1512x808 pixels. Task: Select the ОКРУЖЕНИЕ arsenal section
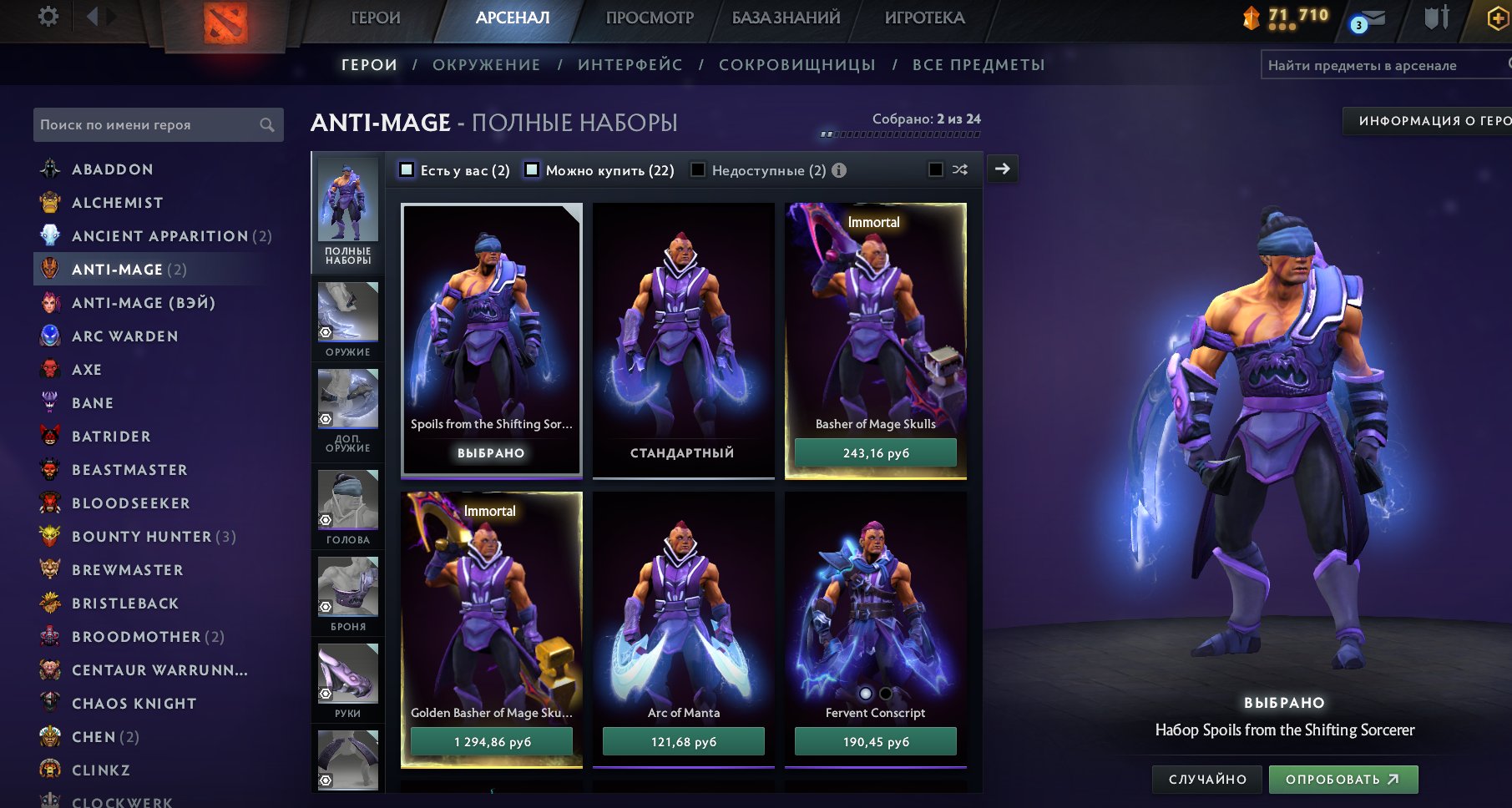486,65
